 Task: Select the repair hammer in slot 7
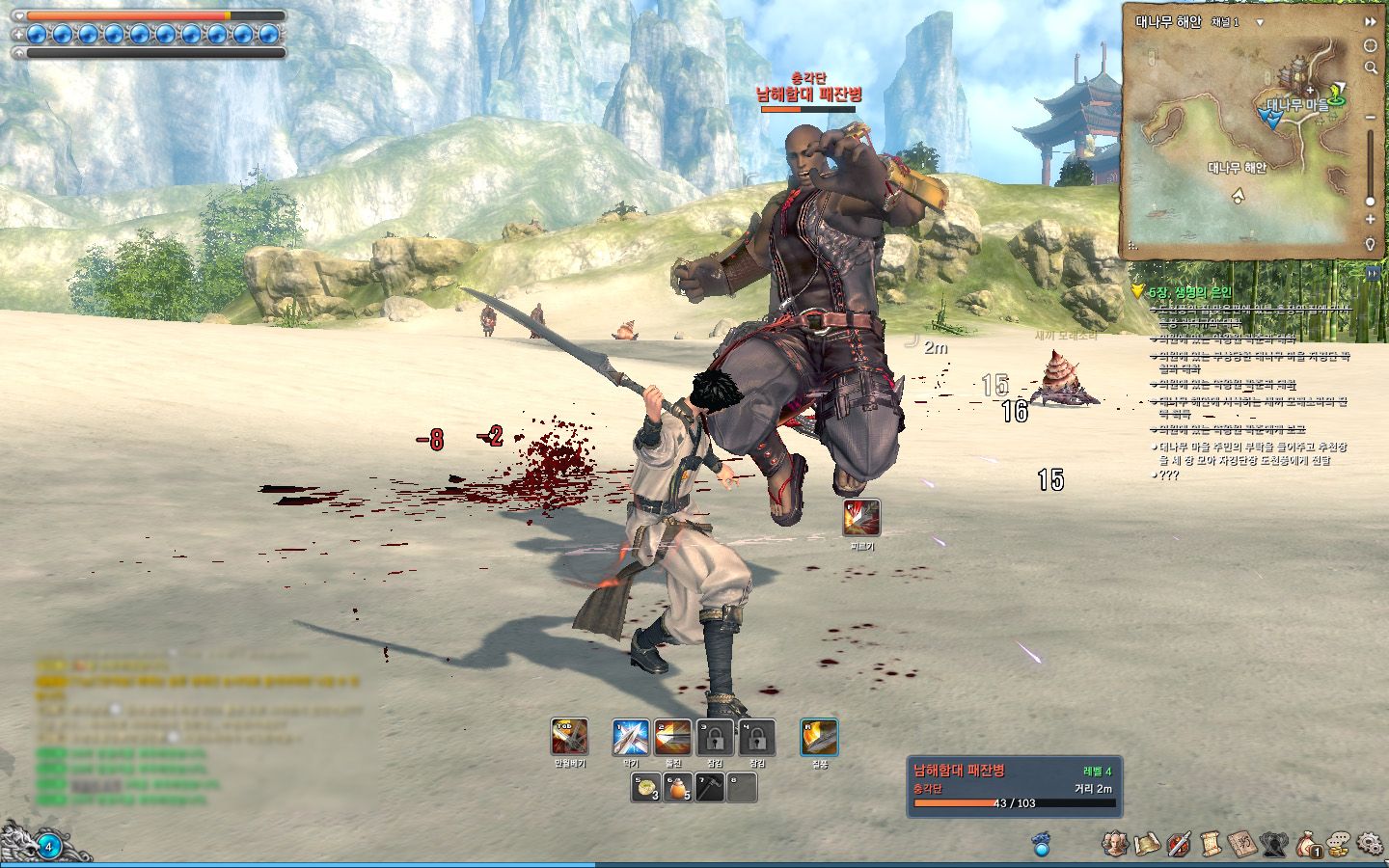709,788
